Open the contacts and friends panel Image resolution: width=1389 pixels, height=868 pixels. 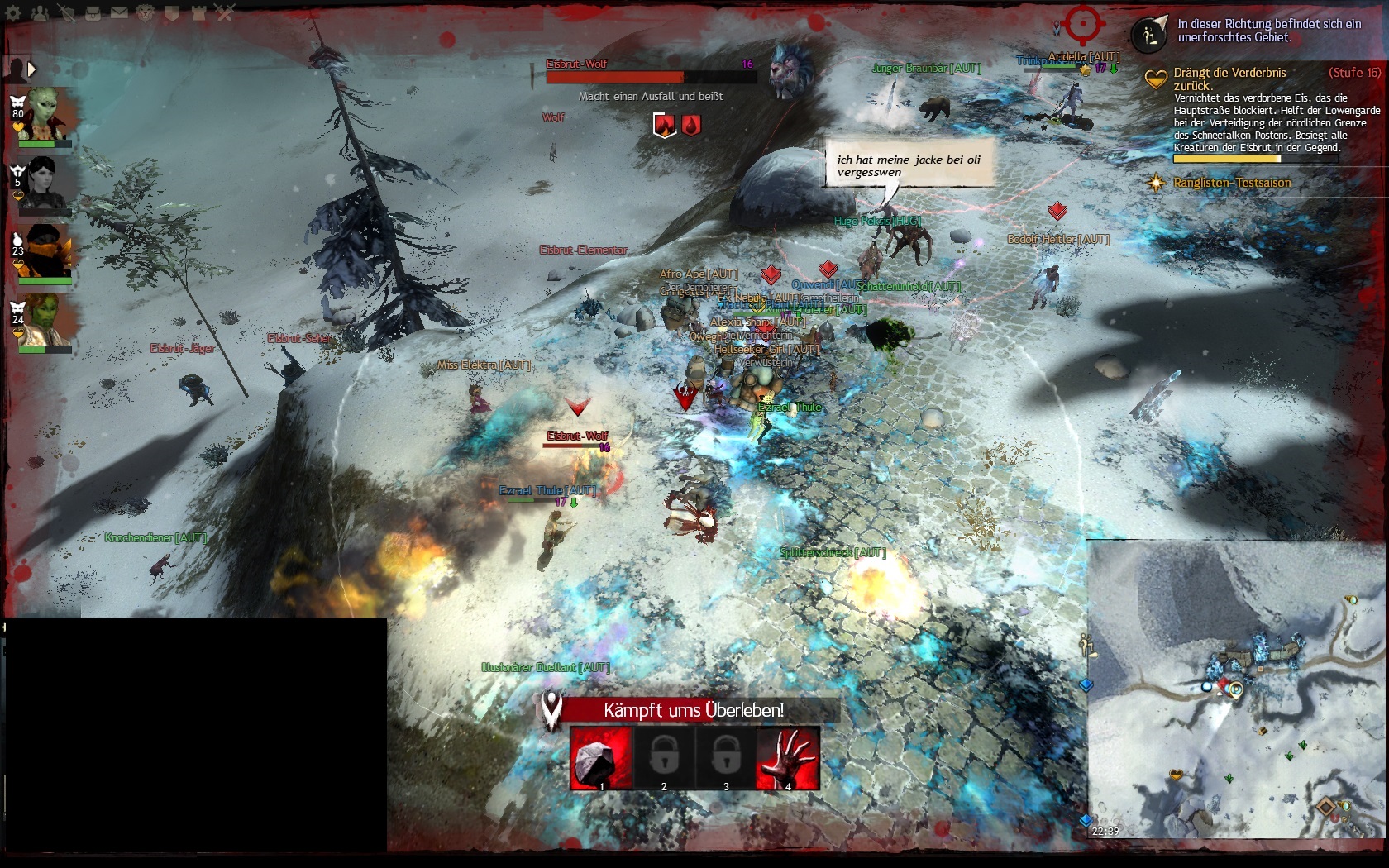(x=40, y=13)
